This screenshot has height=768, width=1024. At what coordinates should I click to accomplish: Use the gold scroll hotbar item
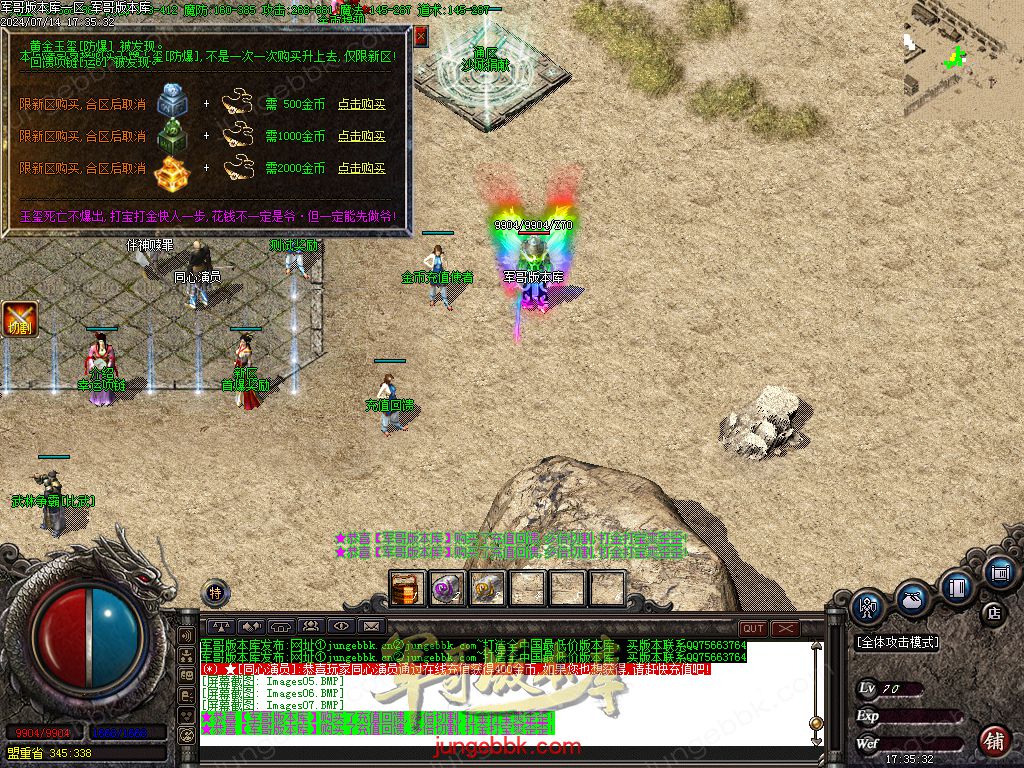(487, 589)
